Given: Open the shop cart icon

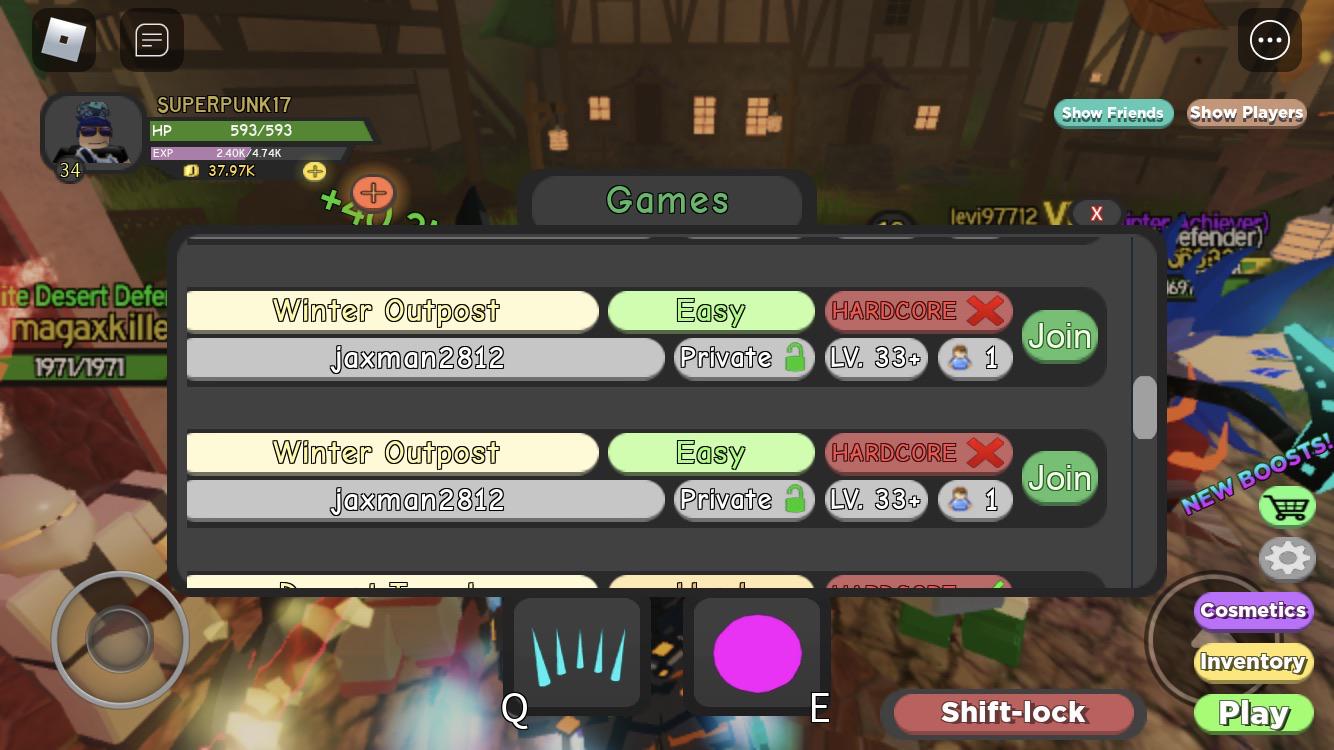Looking at the screenshot, I should [x=1287, y=507].
